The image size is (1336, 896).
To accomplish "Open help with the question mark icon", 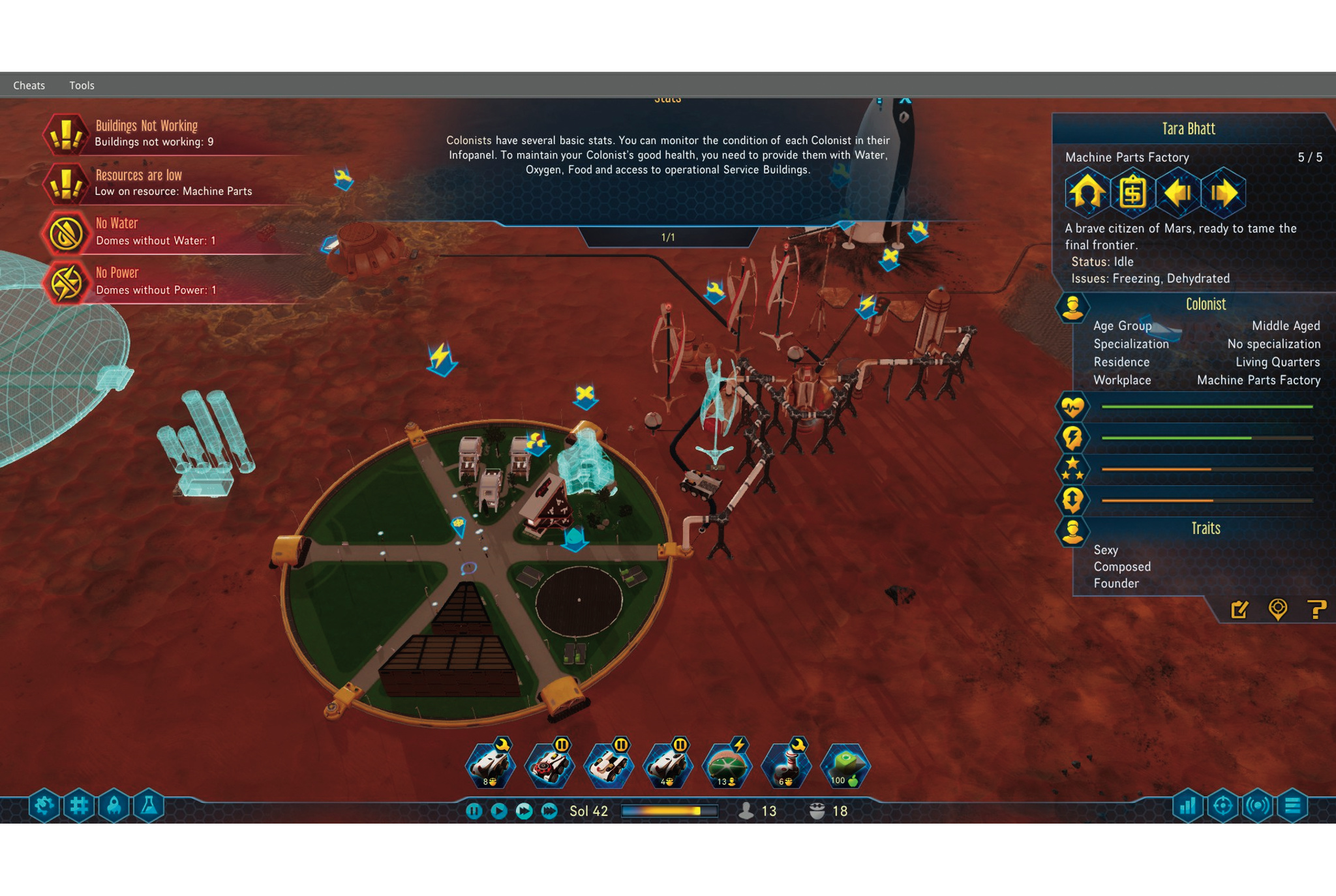I will 1316,610.
